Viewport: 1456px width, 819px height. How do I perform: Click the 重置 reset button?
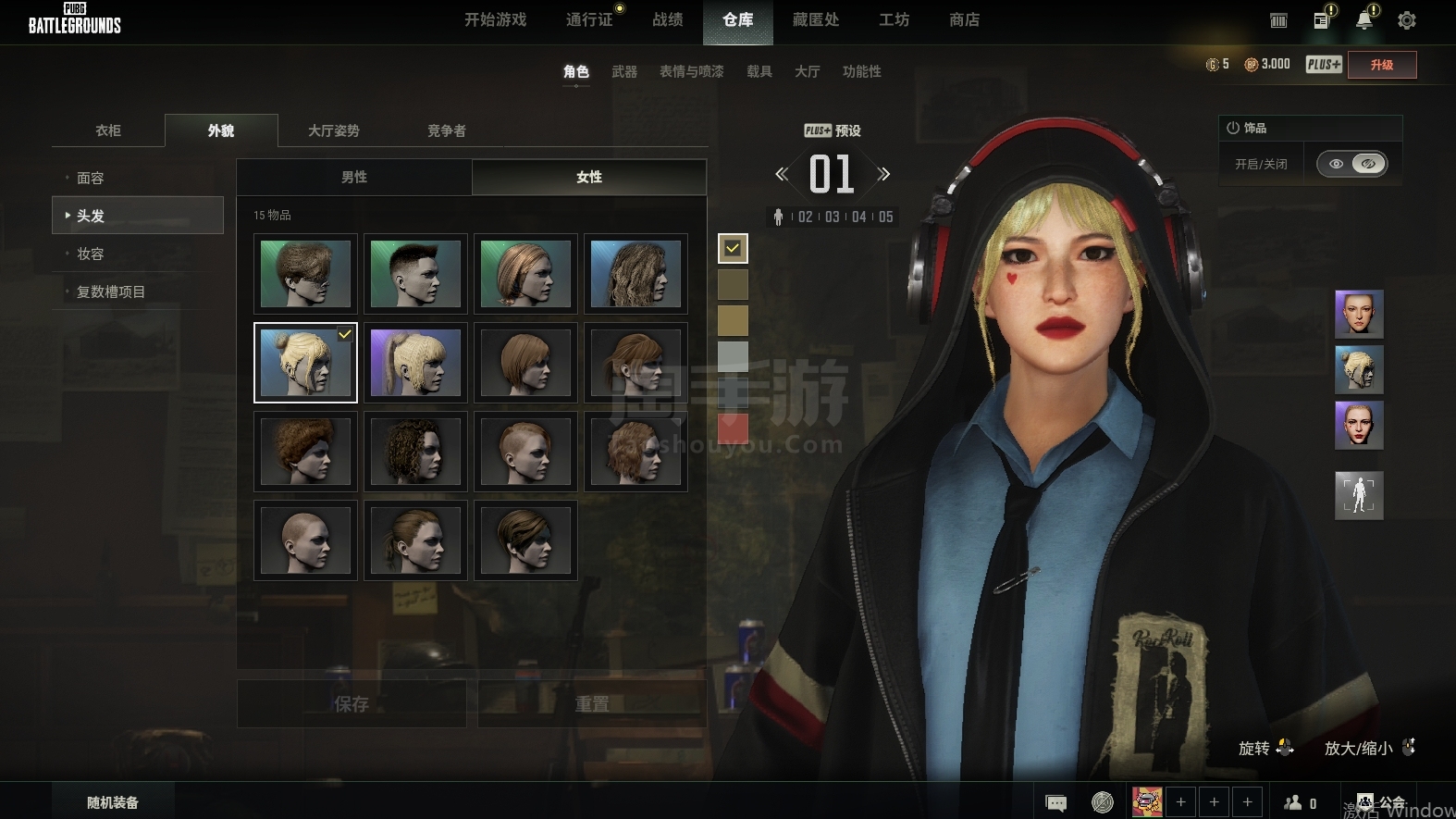[592, 704]
